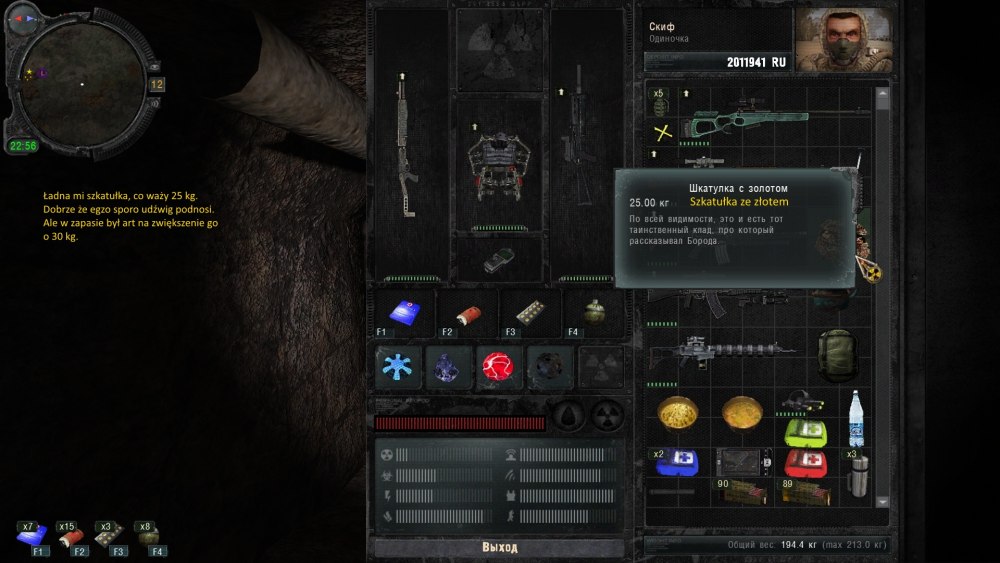Select the long-barreled machine gun in the inventory
Screen dimensions: 1000x563
point(722,350)
